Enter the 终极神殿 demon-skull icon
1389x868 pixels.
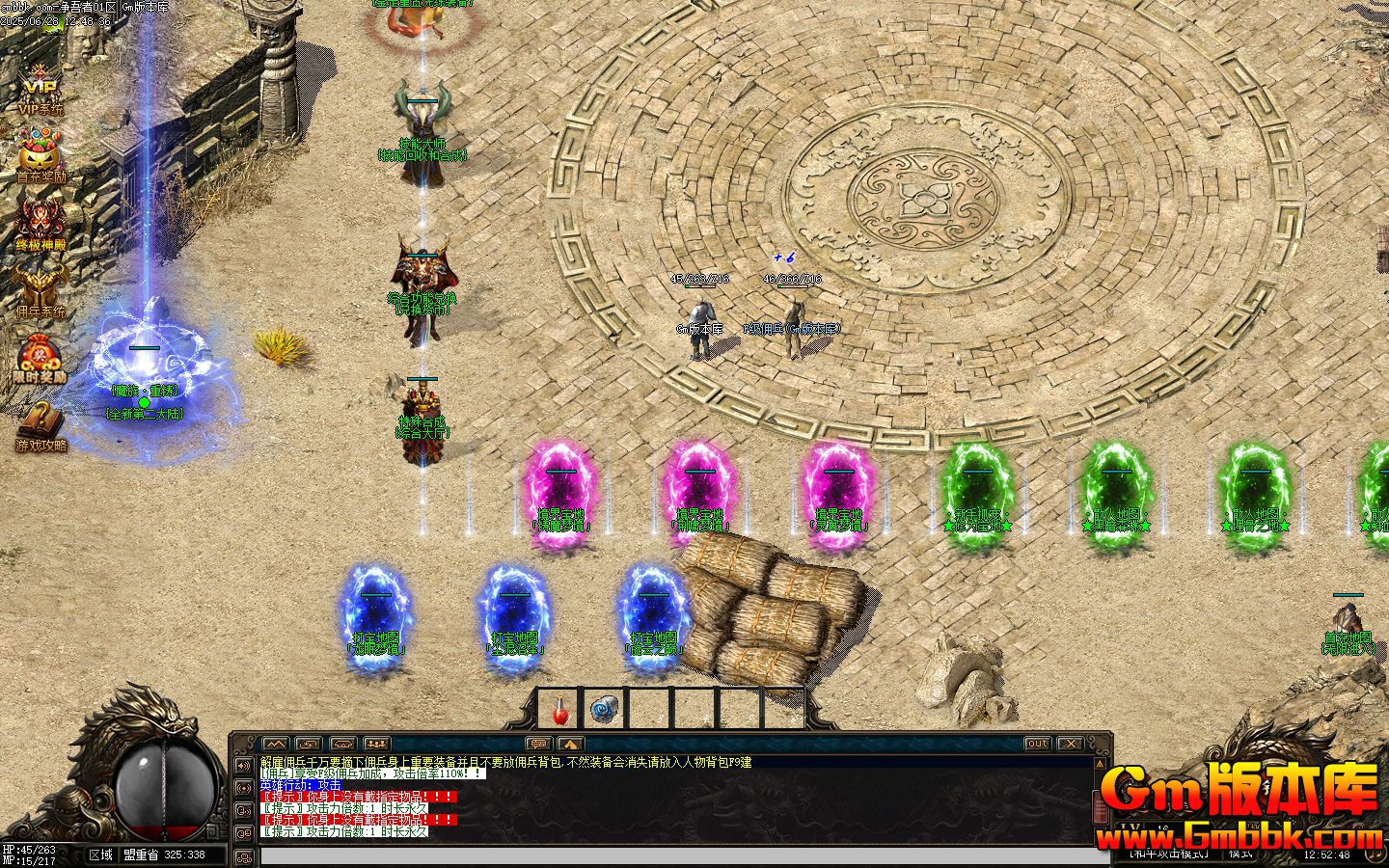click(x=40, y=222)
